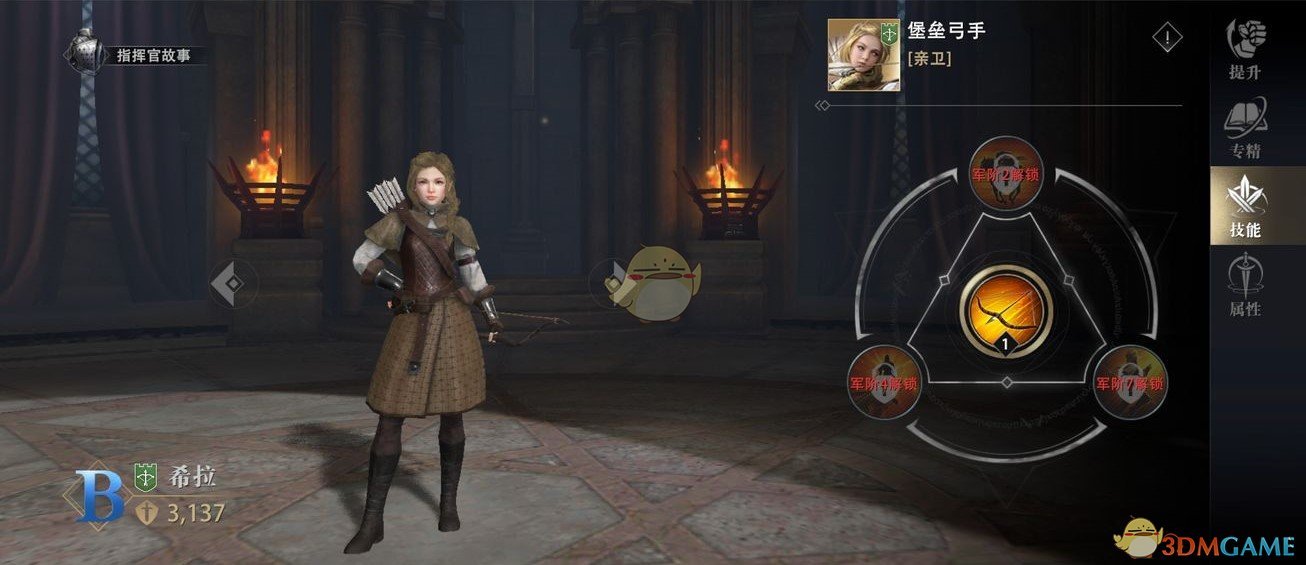Go to previous character with left arrow
The width and height of the screenshot is (1306, 565).
[230, 284]
